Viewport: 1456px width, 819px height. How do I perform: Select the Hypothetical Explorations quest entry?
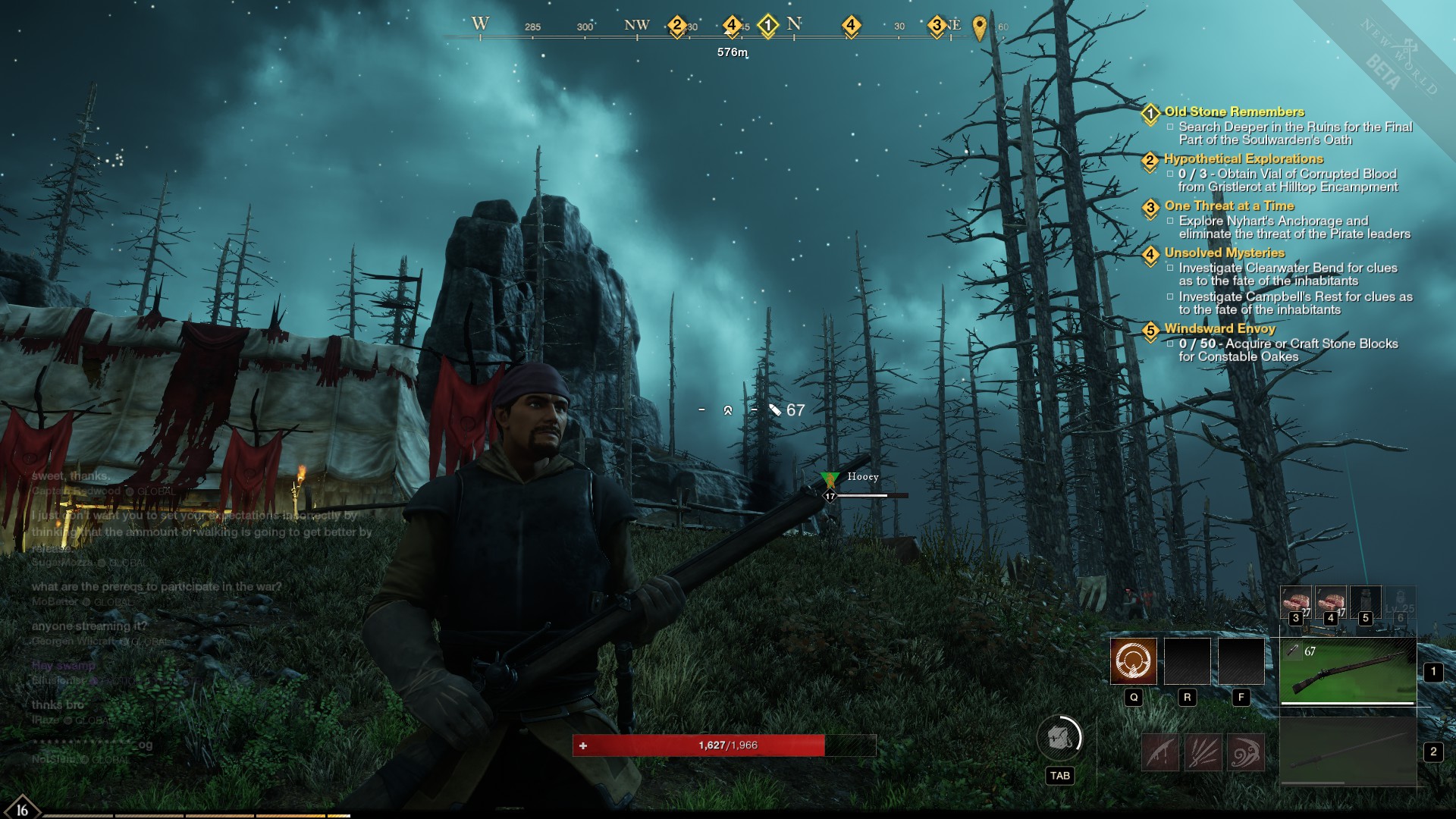(1243, 158)
